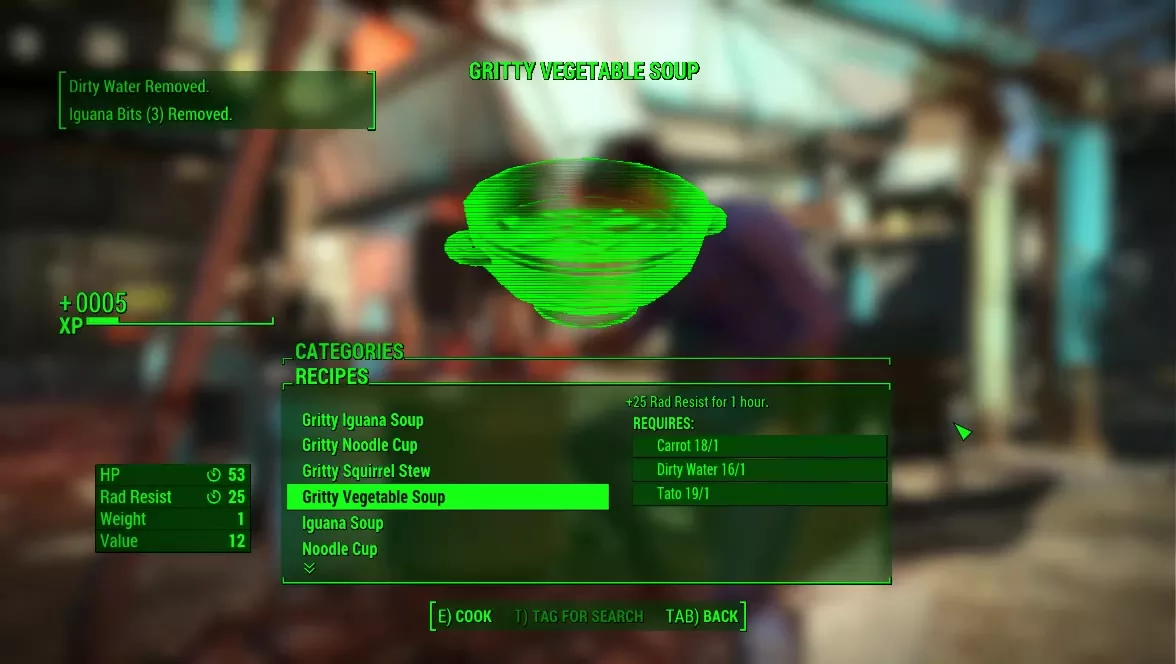Viewport: 1176px width, 664px height.
Task: Go back using the Back button
Action: point(702,616)
